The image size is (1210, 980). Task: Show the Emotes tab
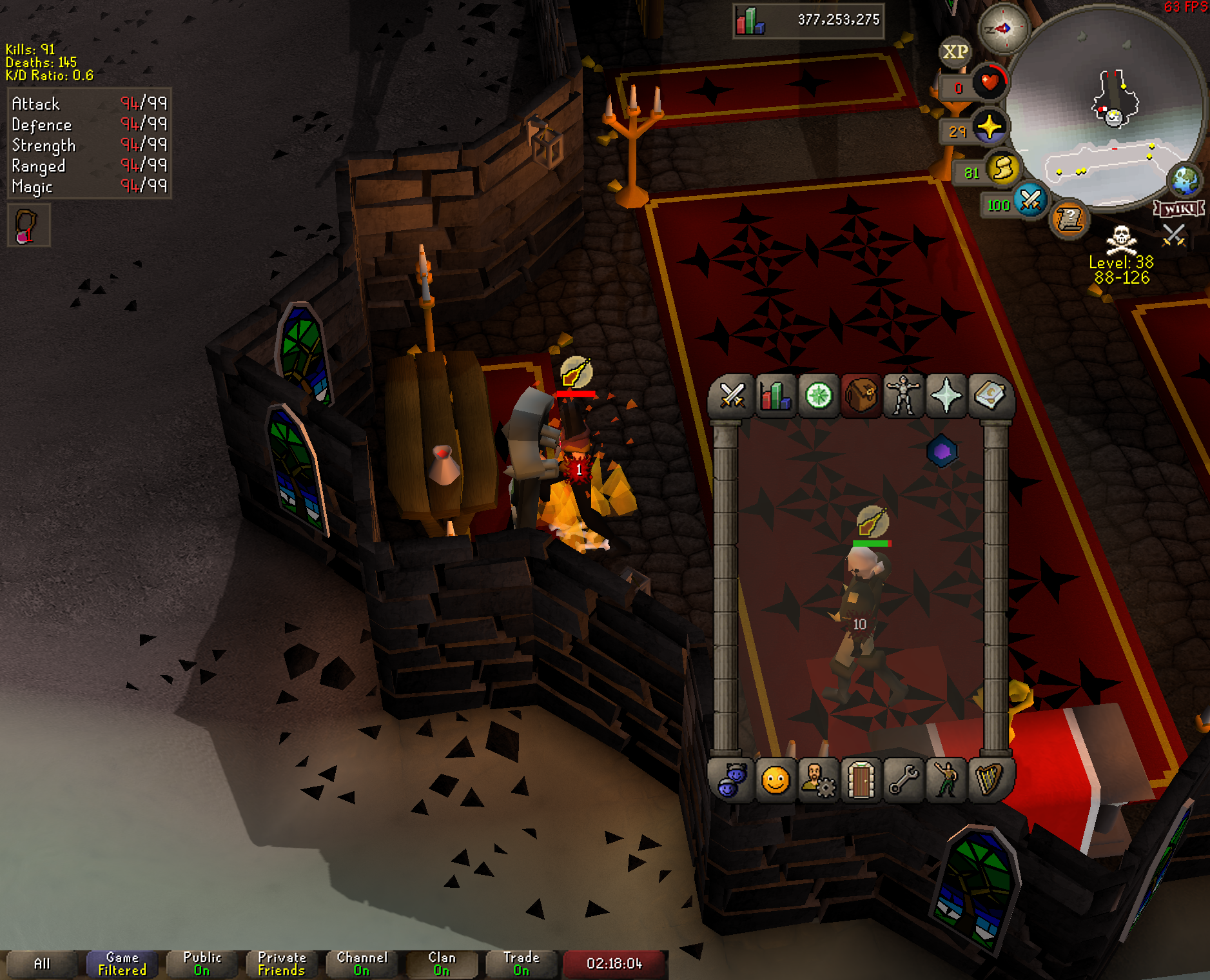point(946,781)
